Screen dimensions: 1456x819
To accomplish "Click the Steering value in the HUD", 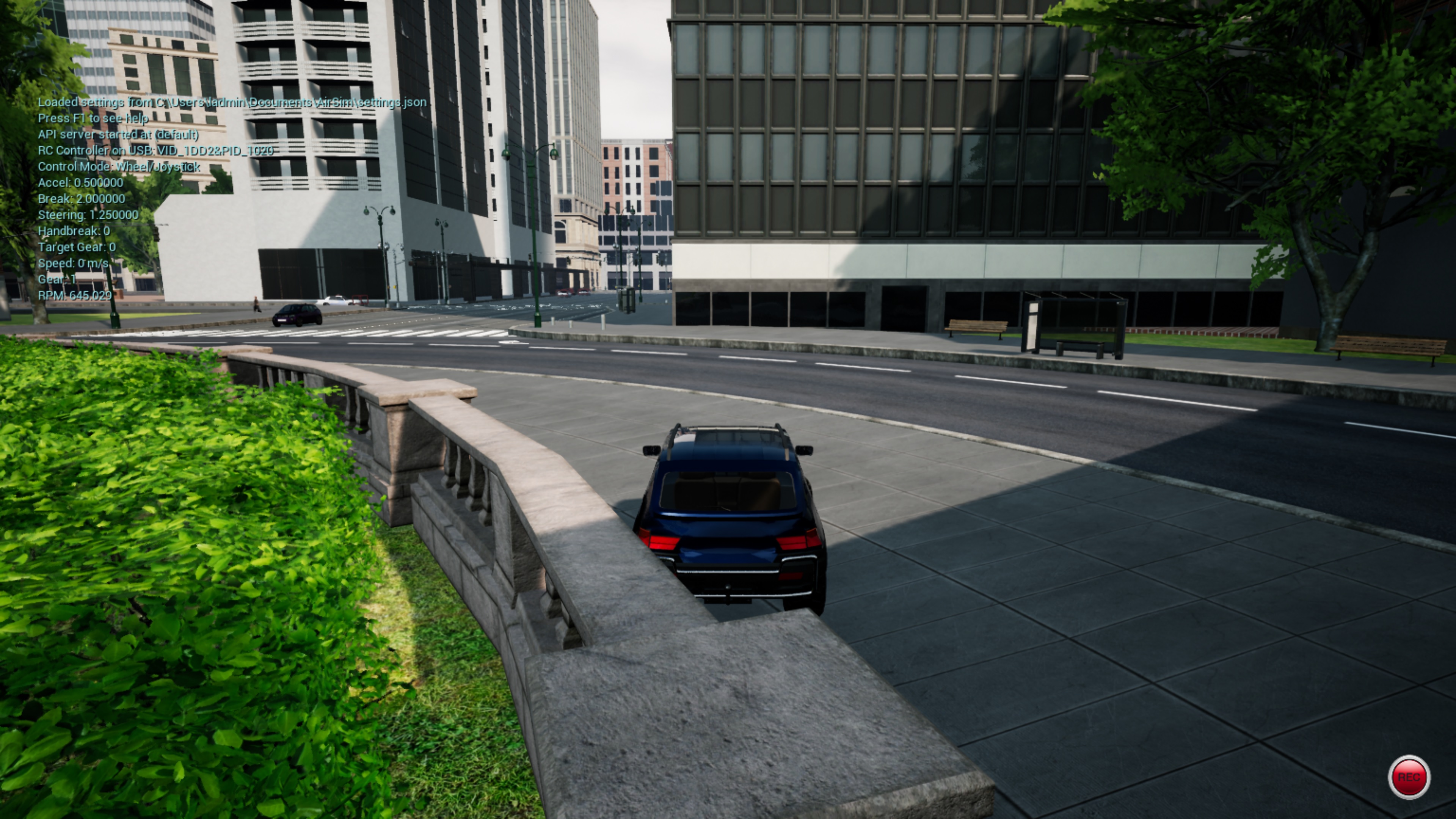I will [x=88, y=215].
